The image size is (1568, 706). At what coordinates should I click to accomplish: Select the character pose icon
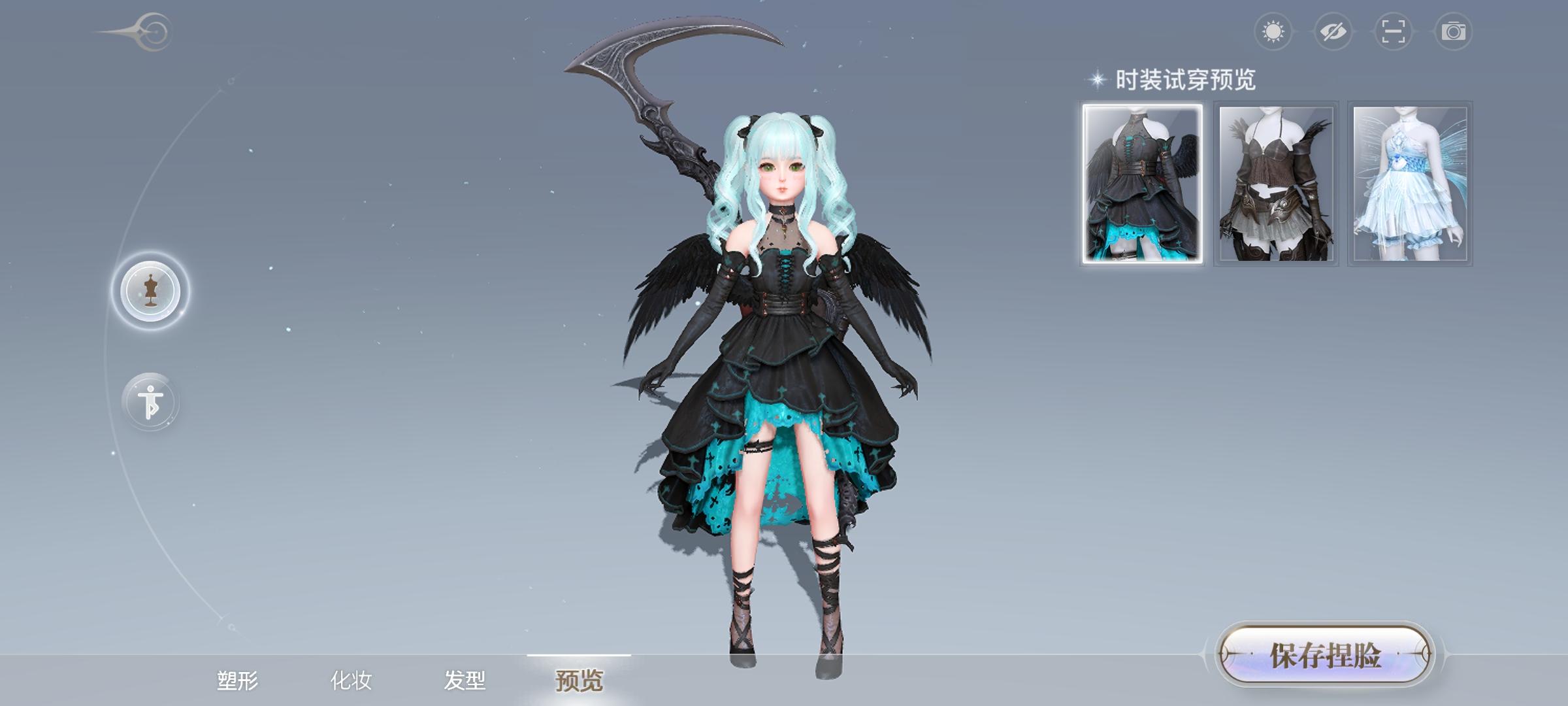[152, 400]
